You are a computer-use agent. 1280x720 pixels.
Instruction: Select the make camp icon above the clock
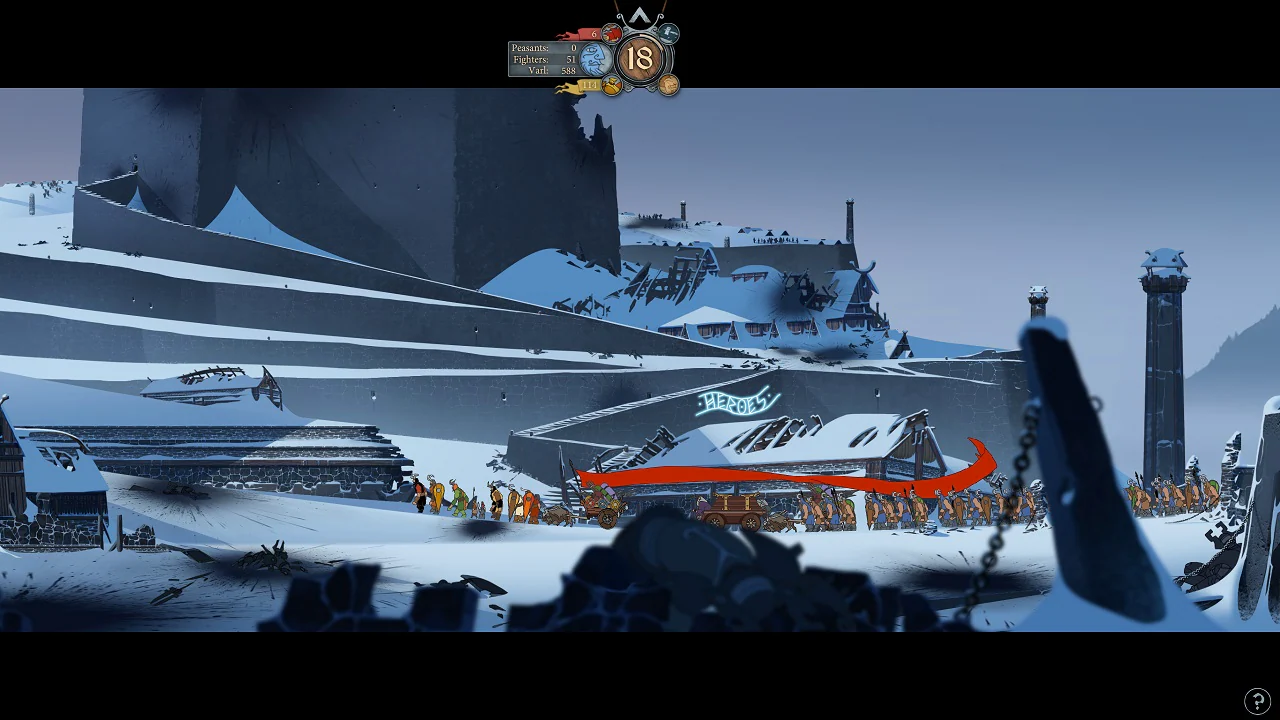pyautogui.click(x=668, y=34)
